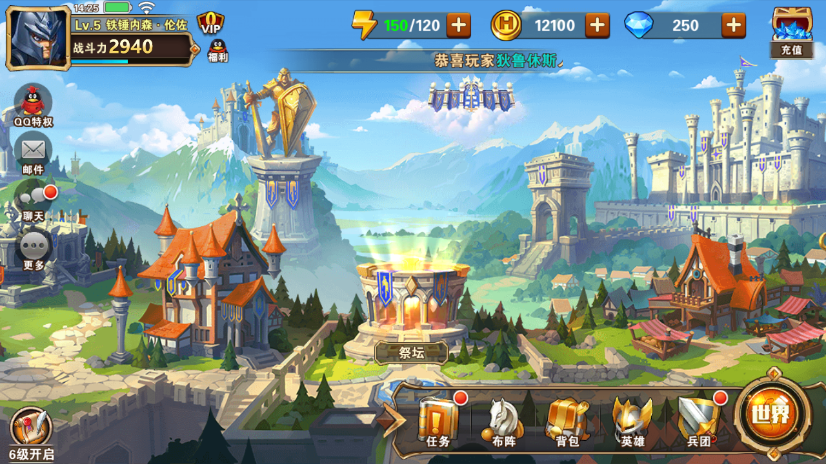
Task: Open the player avatar profile
Action: 38,39
